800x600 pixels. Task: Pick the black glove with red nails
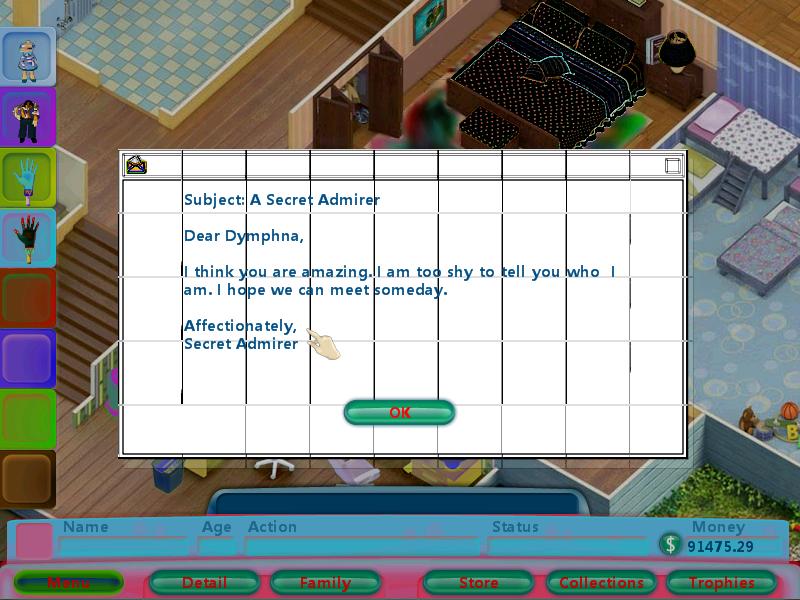point(26,239)
